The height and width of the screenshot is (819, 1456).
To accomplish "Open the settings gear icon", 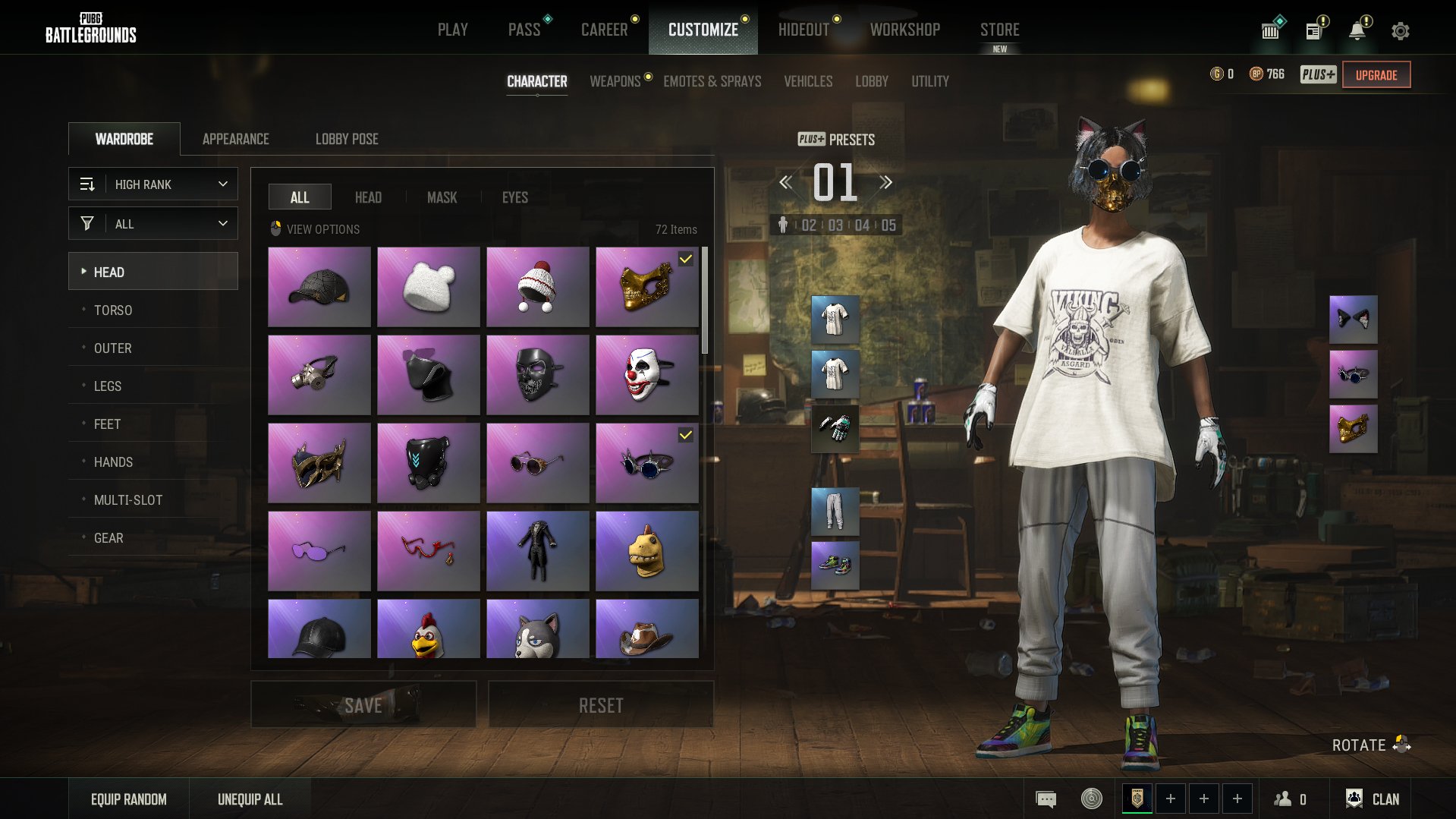I will click(x=1400, y=31).
